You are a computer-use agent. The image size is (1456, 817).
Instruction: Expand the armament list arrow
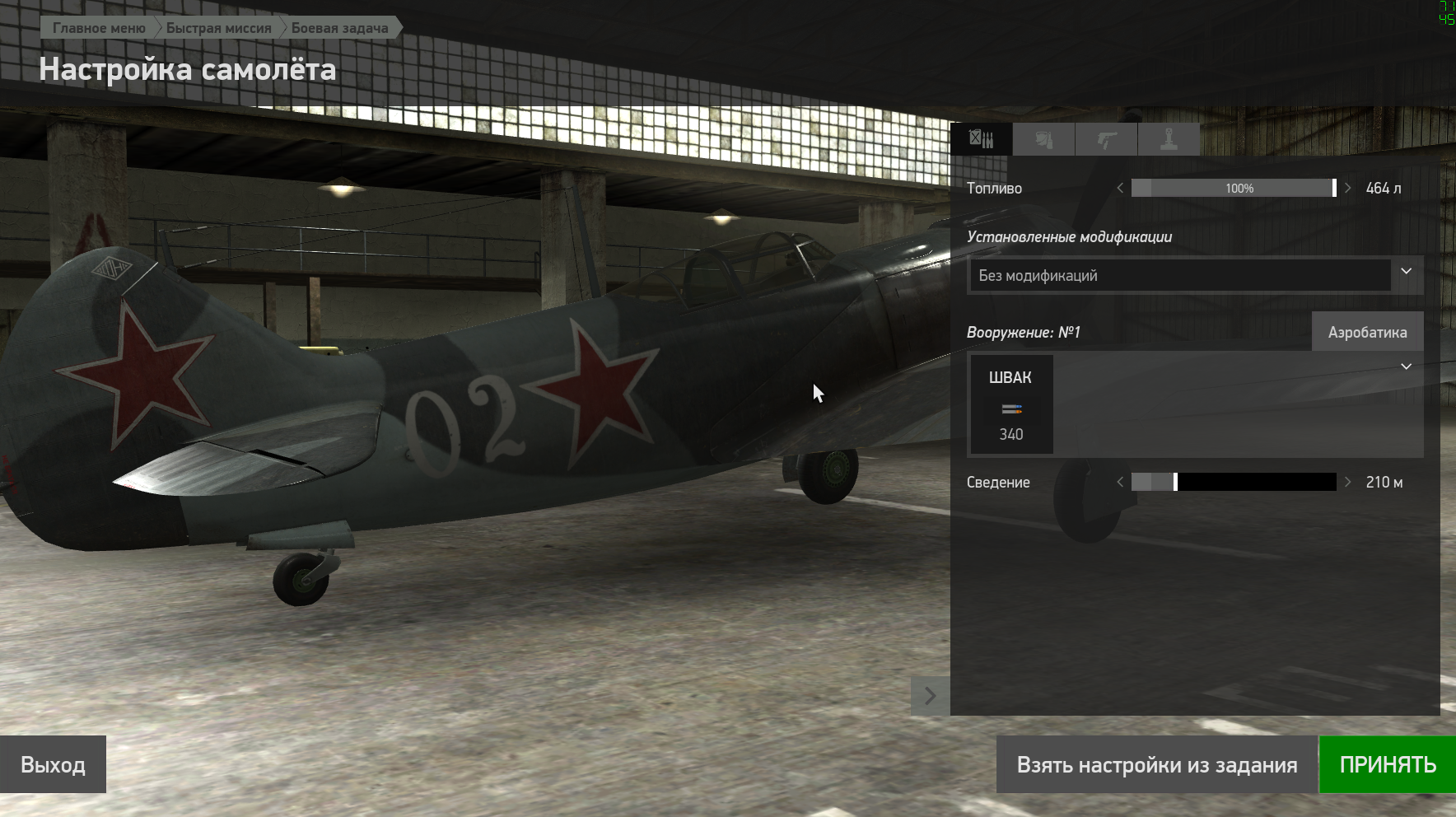[1407, 366]
